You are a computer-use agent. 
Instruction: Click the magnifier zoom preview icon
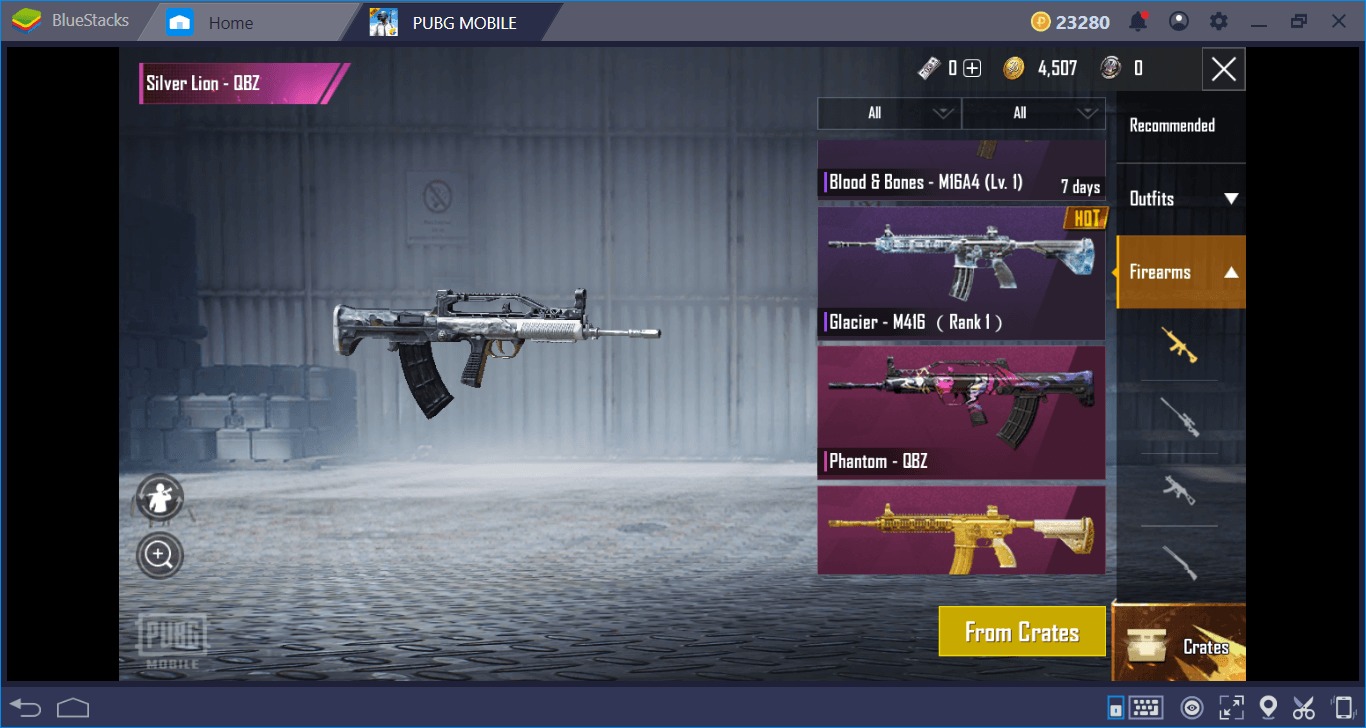point(159,554)
